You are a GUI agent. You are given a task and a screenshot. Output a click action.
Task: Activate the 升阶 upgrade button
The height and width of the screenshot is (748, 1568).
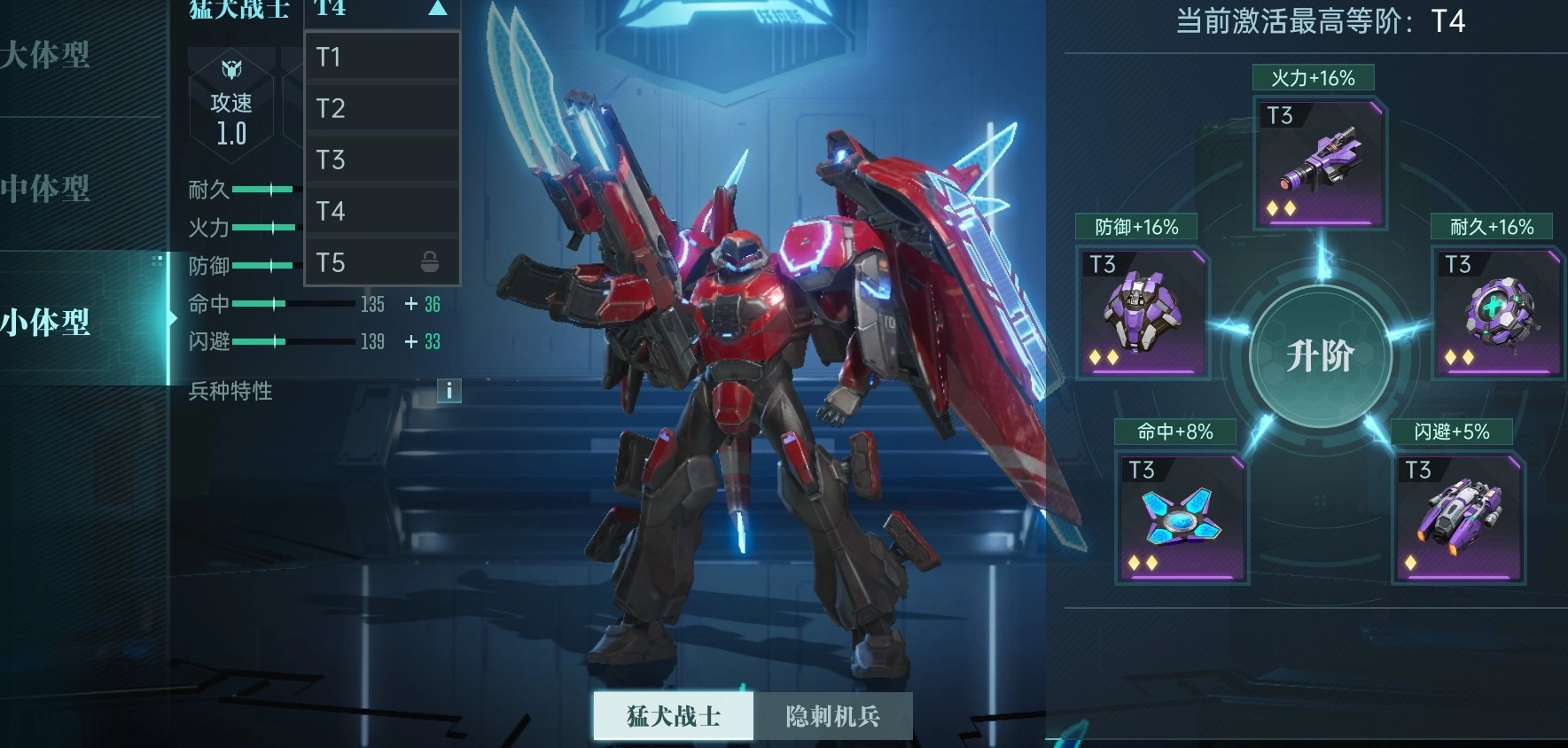click(x=1320, y=356)
